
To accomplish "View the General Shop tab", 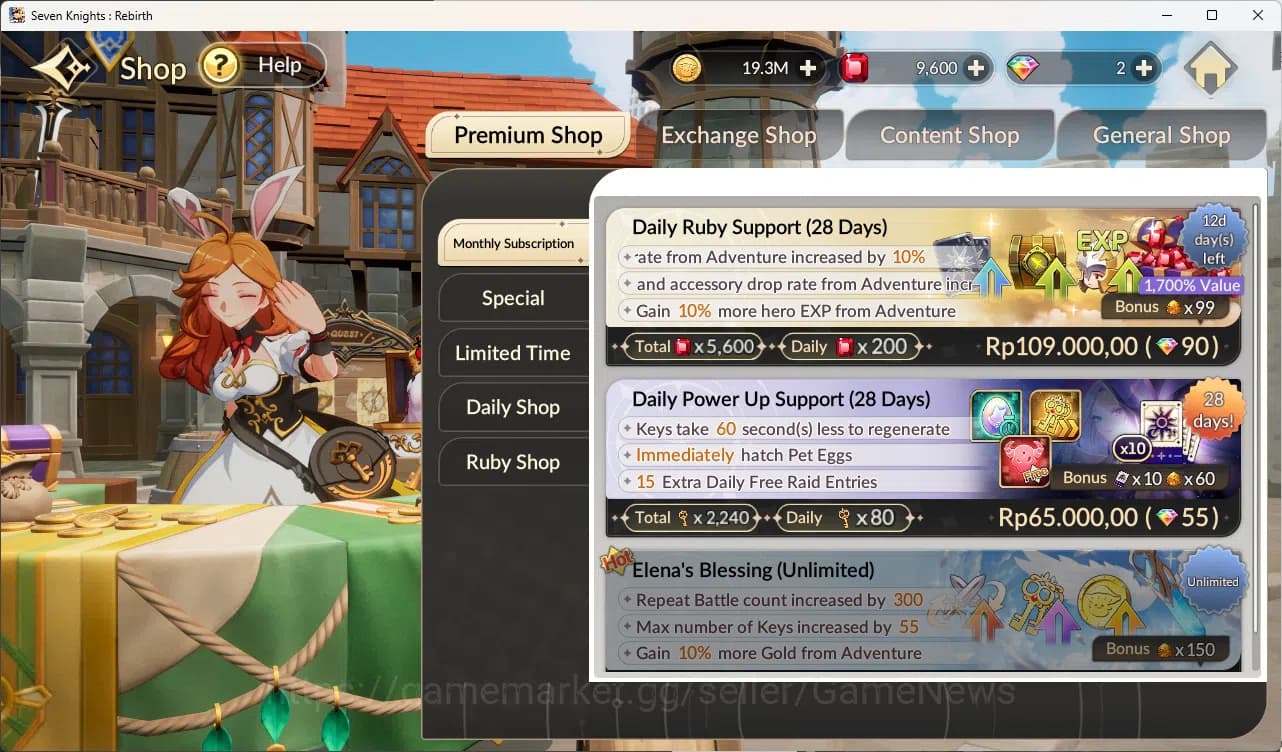I will click(1161, 134).
